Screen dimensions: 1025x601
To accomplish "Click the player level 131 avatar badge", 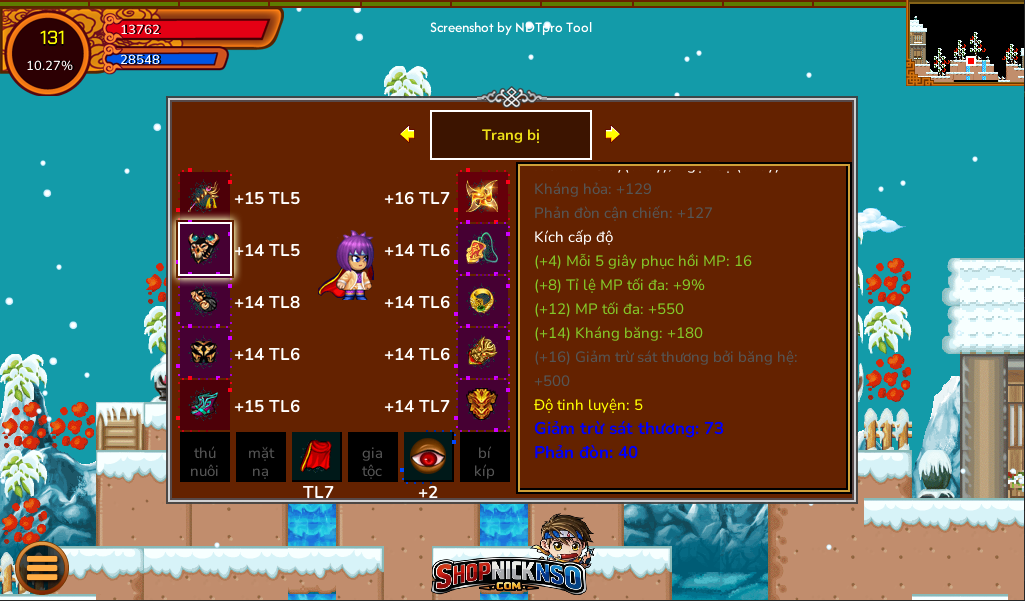I will [x=48, y=52].
